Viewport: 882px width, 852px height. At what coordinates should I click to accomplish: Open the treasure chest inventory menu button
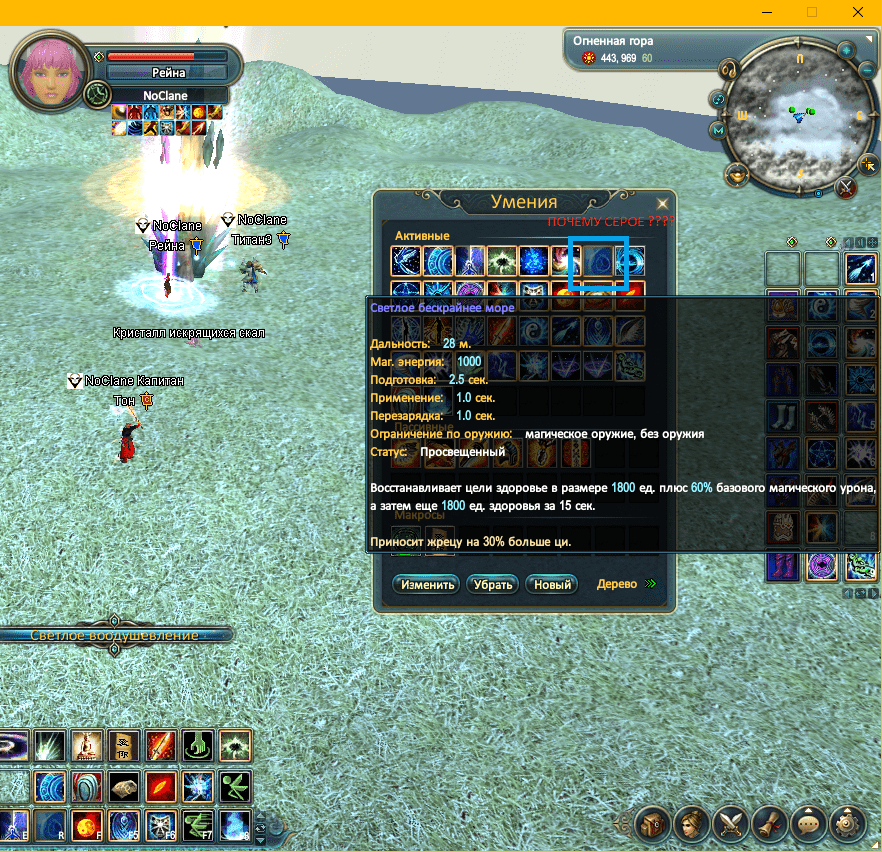[x=652, y=824]
